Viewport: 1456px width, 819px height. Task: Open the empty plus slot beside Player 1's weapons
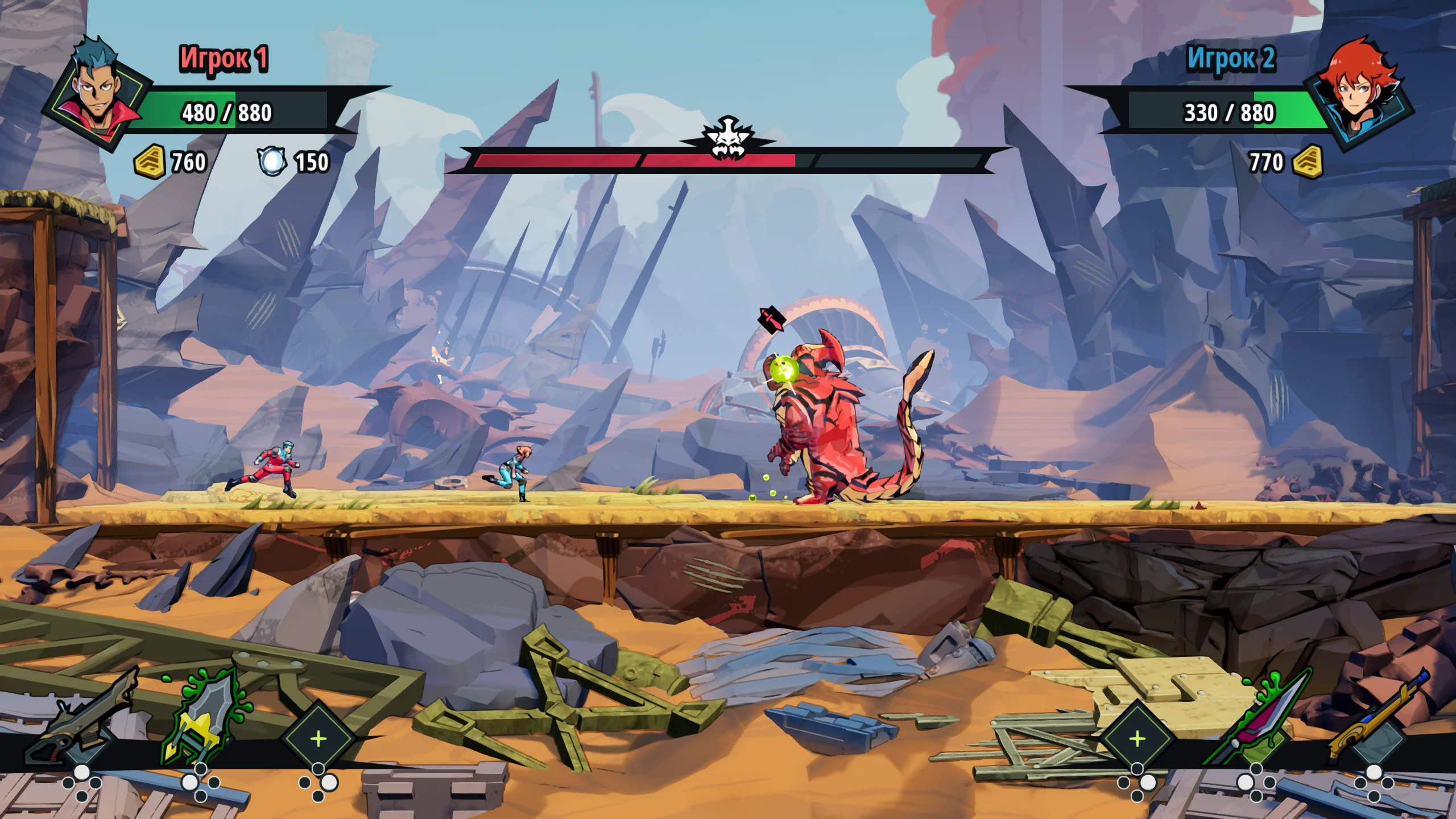pyautogui.click(x=318, y=739)
